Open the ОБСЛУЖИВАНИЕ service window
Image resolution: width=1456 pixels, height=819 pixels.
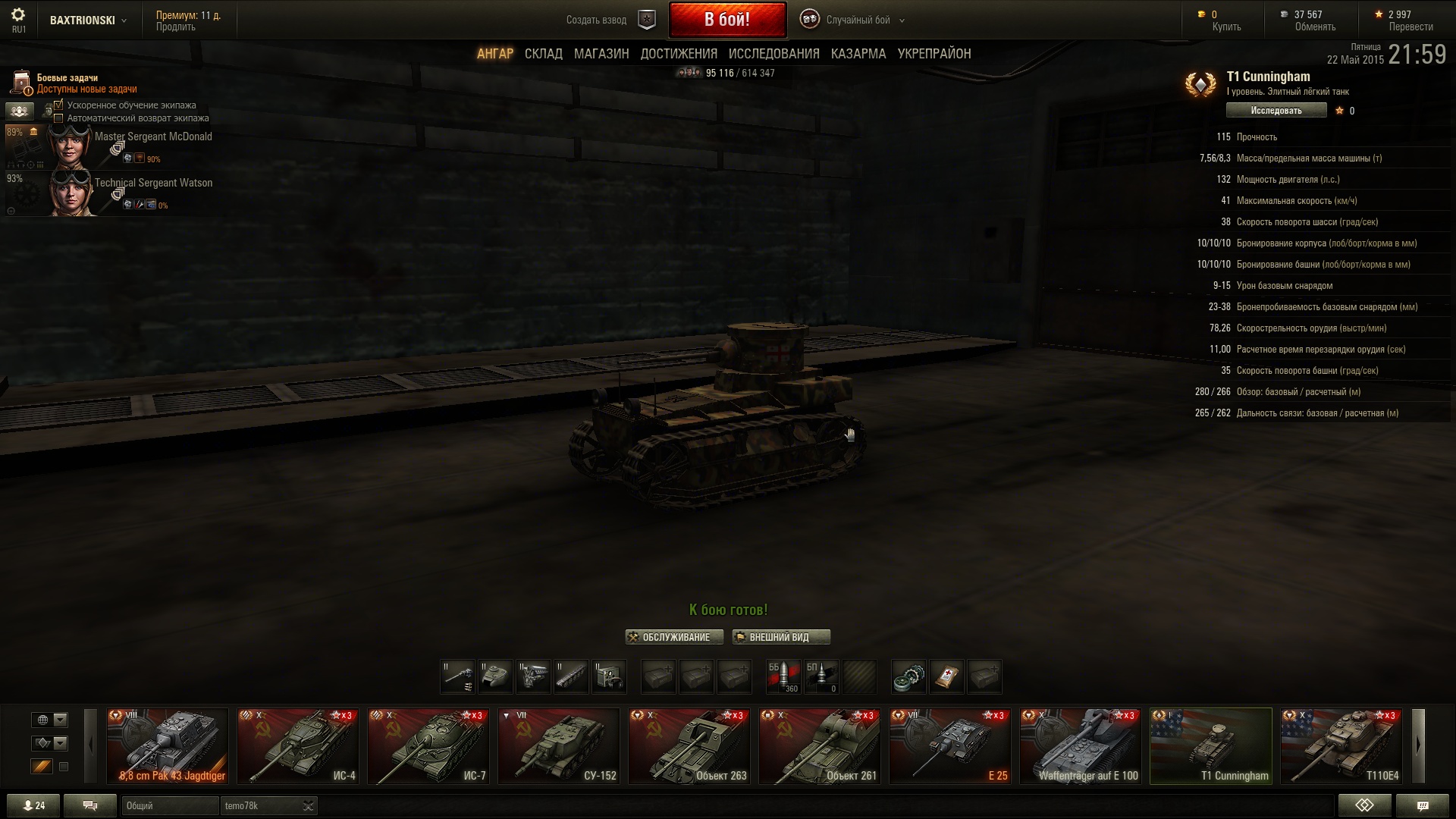674,638
